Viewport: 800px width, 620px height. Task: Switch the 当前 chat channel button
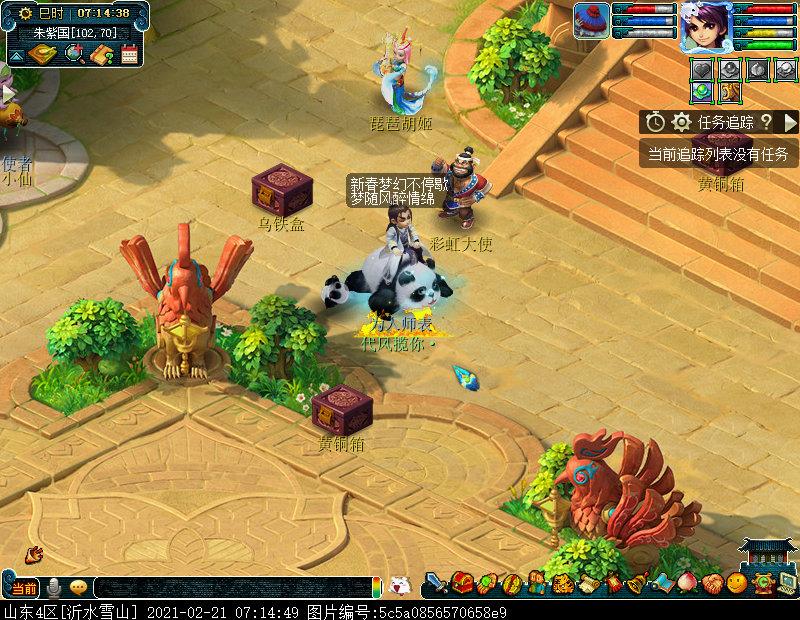[25, 588]
